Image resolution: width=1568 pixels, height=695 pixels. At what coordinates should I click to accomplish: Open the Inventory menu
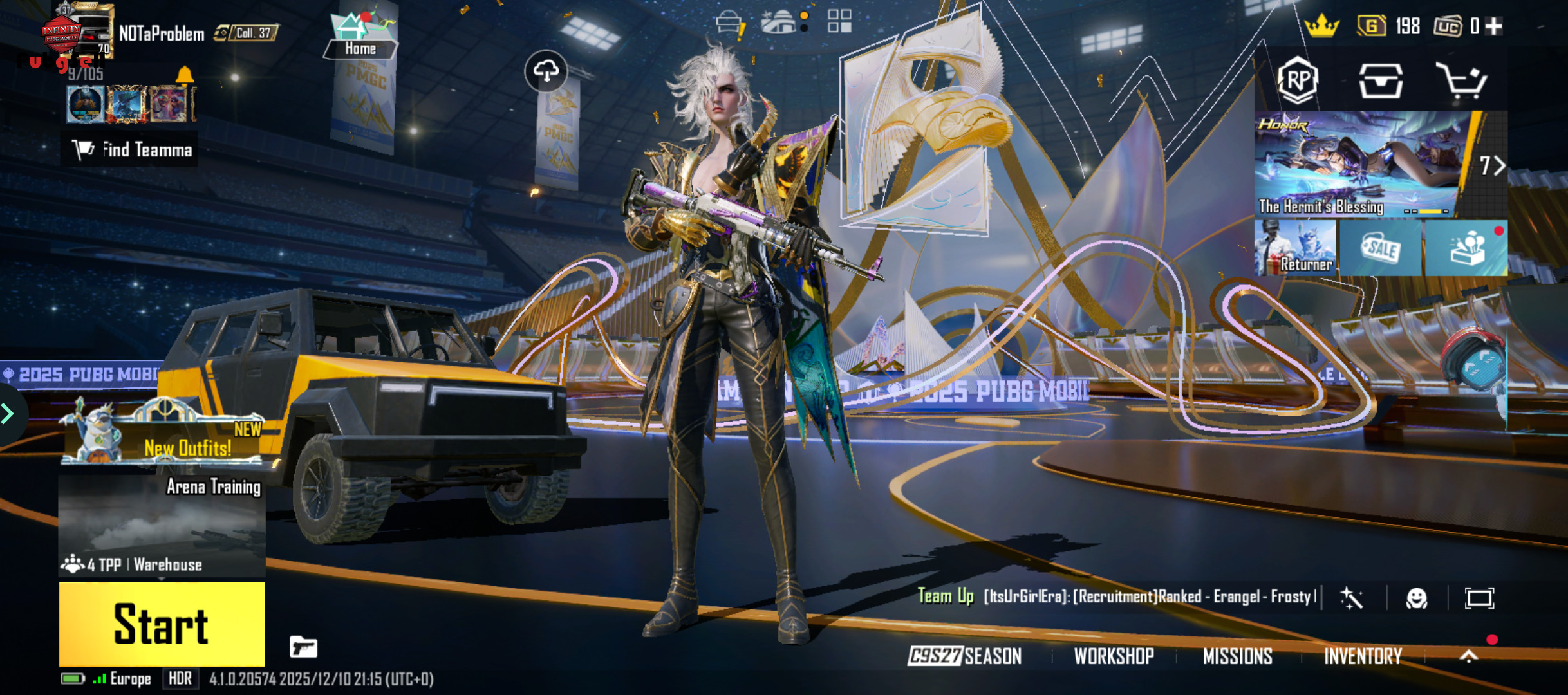pyautogui.click(x=1363, y=656)
